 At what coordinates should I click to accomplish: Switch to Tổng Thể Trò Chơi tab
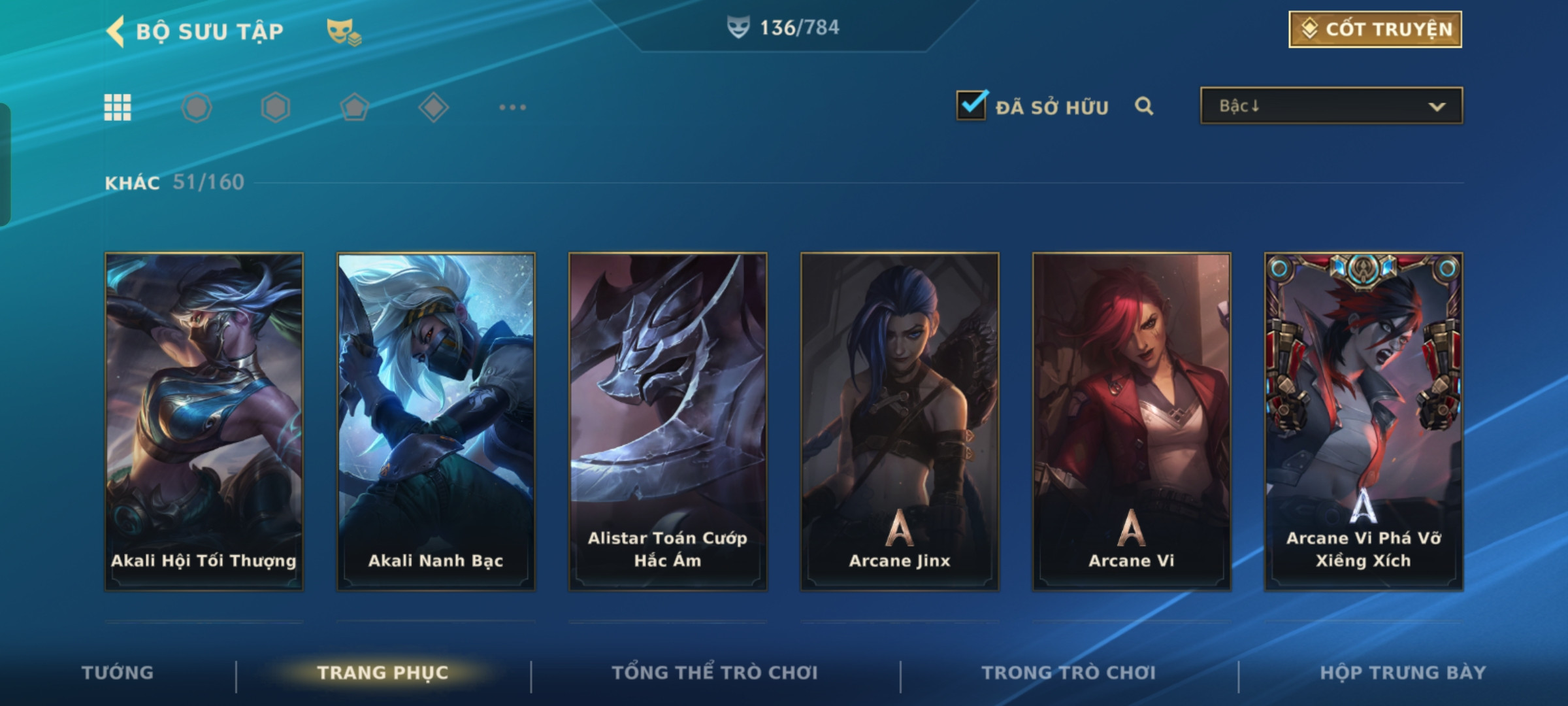point(715,673)
